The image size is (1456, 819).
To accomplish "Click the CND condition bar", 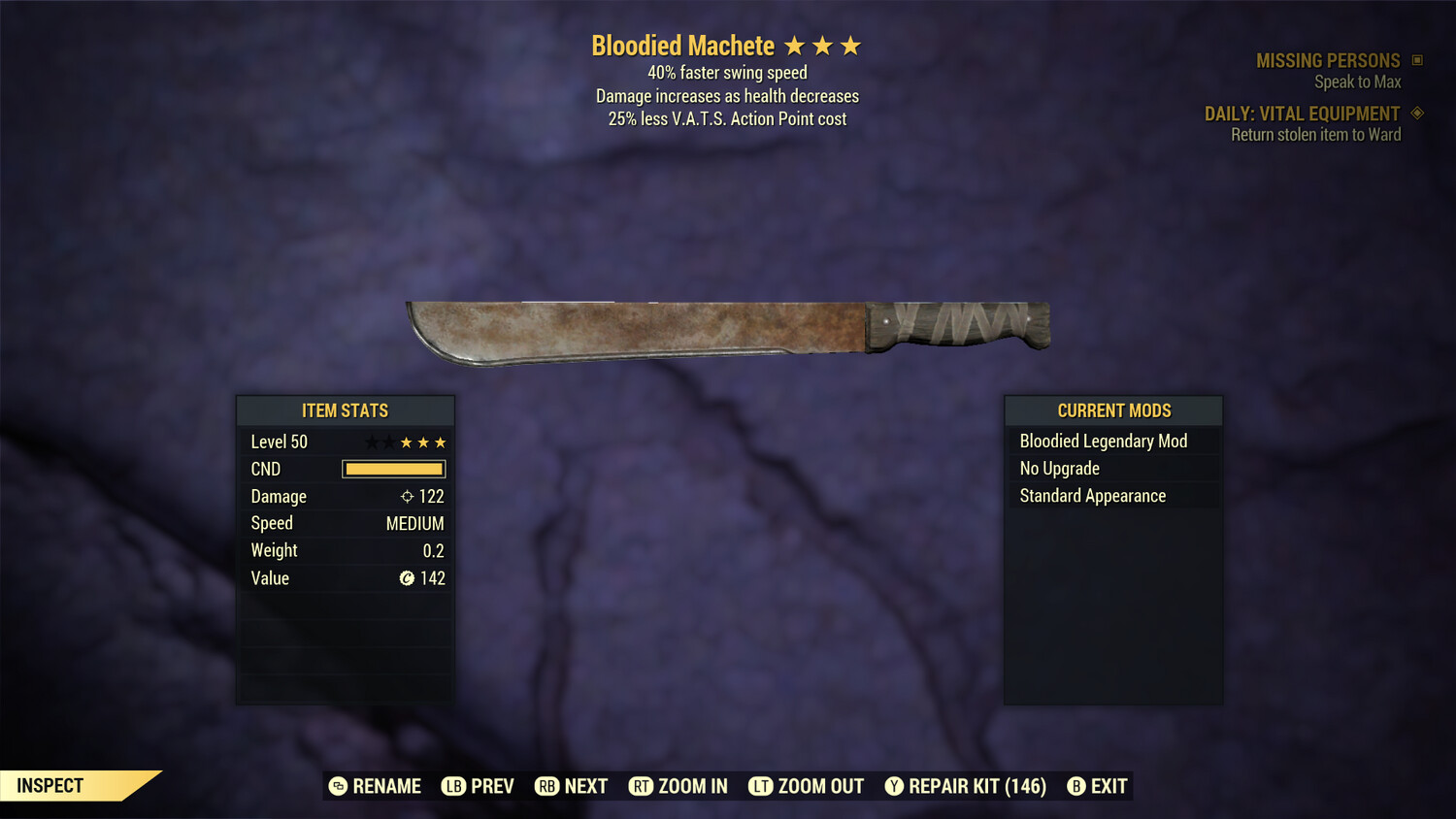I will (392, 469).
